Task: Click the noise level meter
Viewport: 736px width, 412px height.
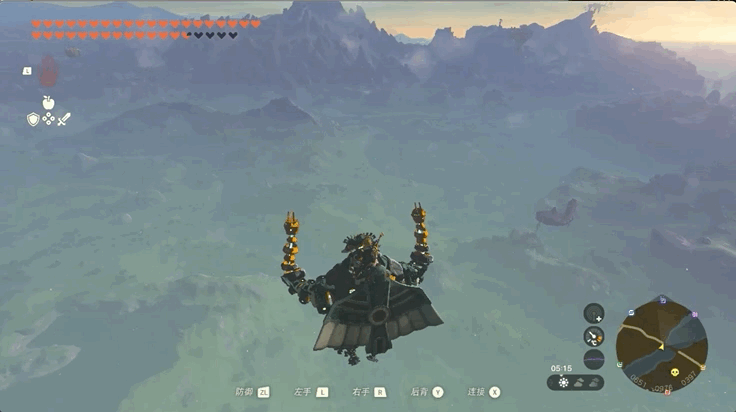Action: (594, 358)
